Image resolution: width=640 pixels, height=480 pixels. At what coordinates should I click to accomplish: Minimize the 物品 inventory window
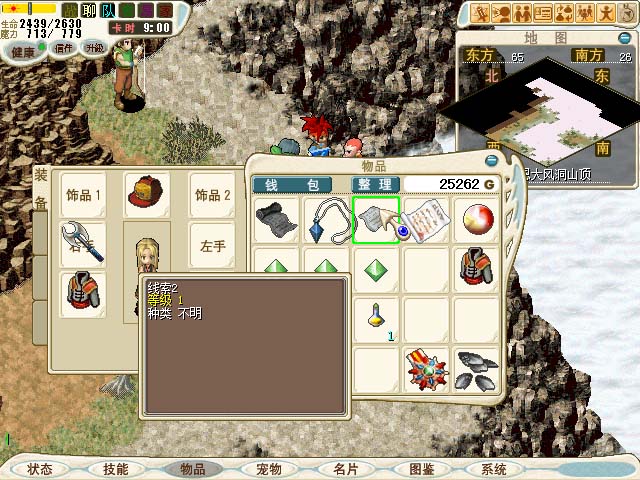coord(491,160)
